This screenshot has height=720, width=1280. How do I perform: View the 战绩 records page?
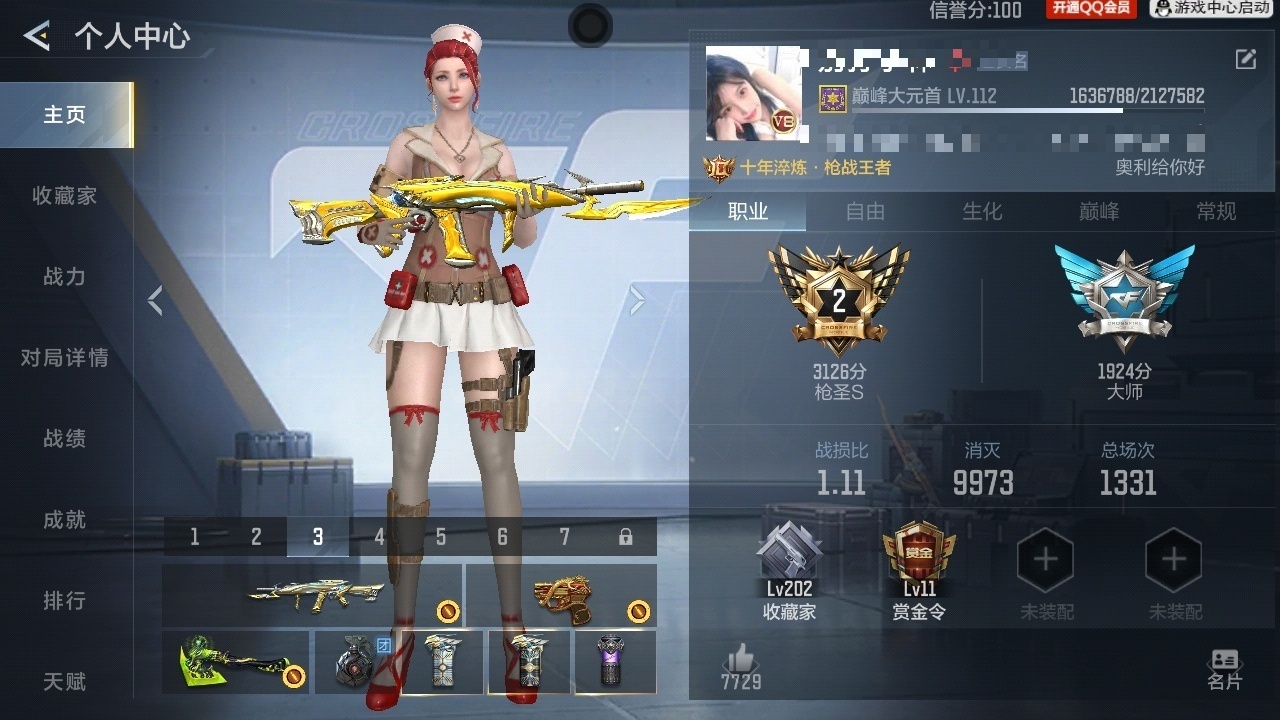(65, 439)
